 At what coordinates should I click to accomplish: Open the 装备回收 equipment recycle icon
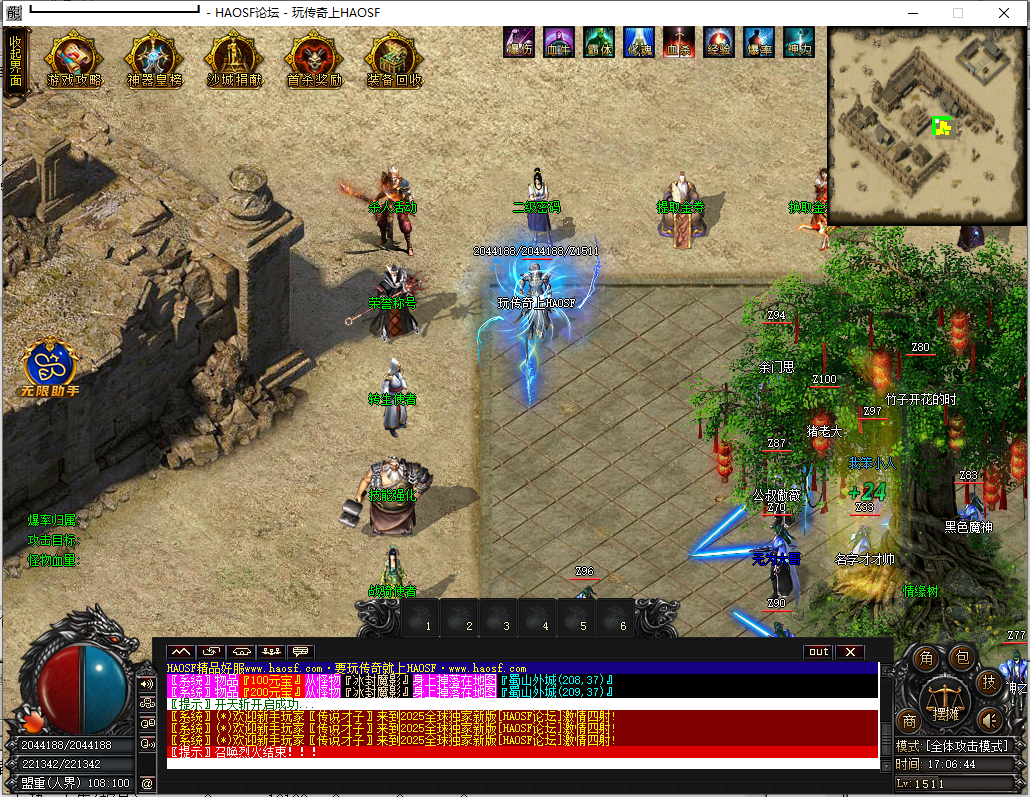pyautogui.click(x=394, y=61)
